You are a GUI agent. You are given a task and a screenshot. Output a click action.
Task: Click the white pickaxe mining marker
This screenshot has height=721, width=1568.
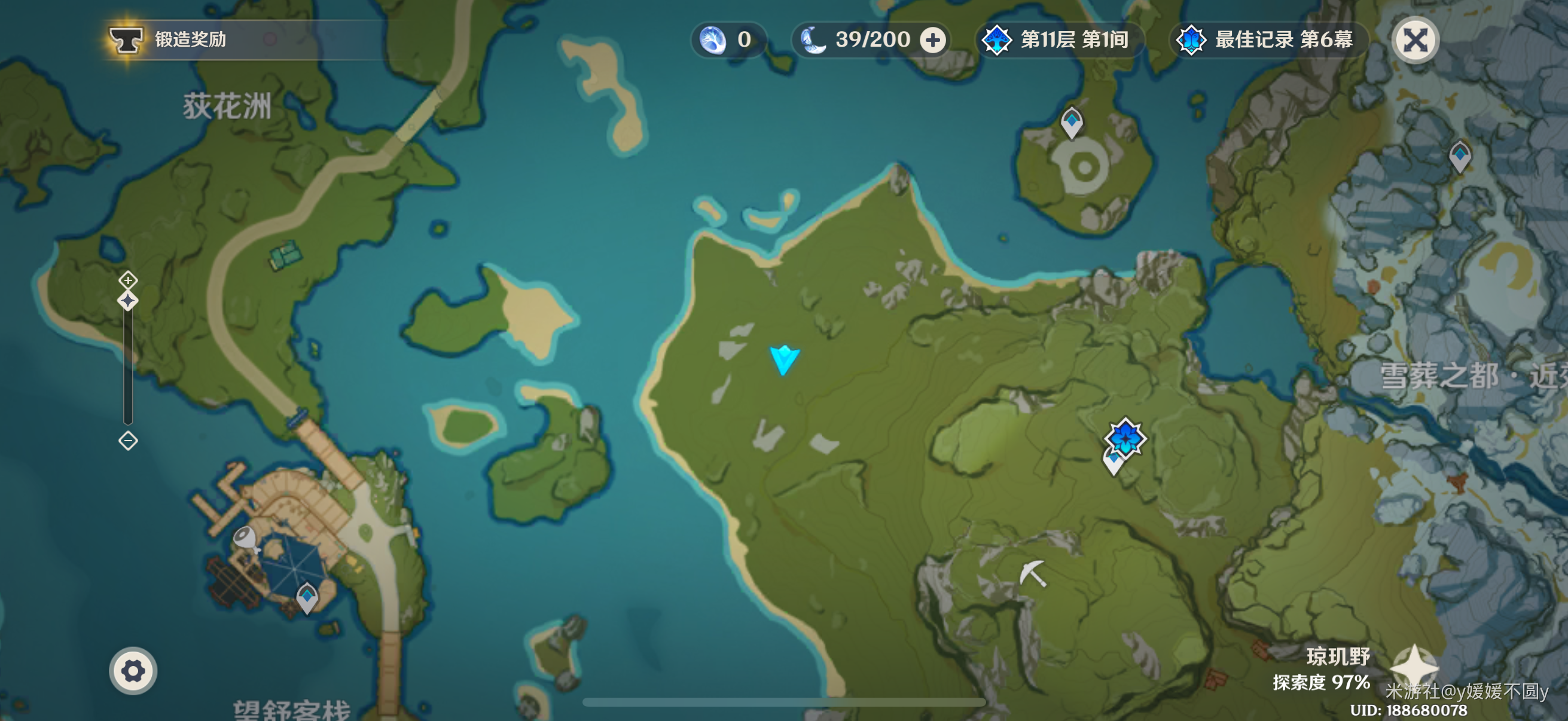1033,573
